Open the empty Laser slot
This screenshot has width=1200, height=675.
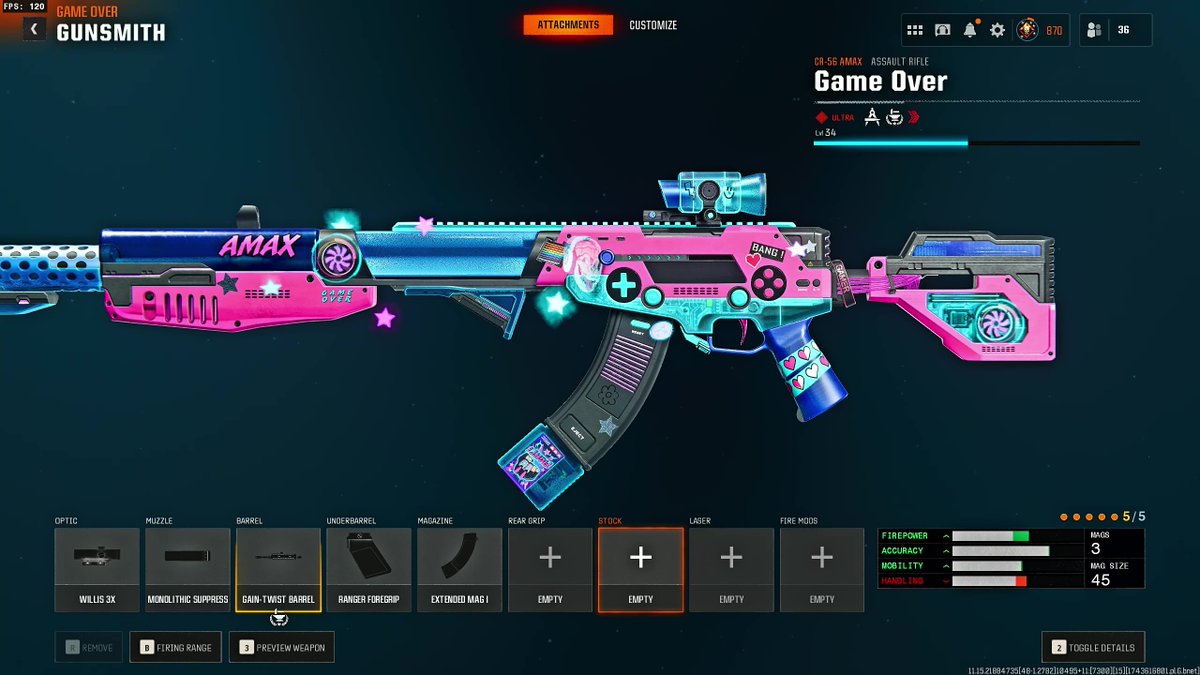pyautogui.click(x=731, y=569)
